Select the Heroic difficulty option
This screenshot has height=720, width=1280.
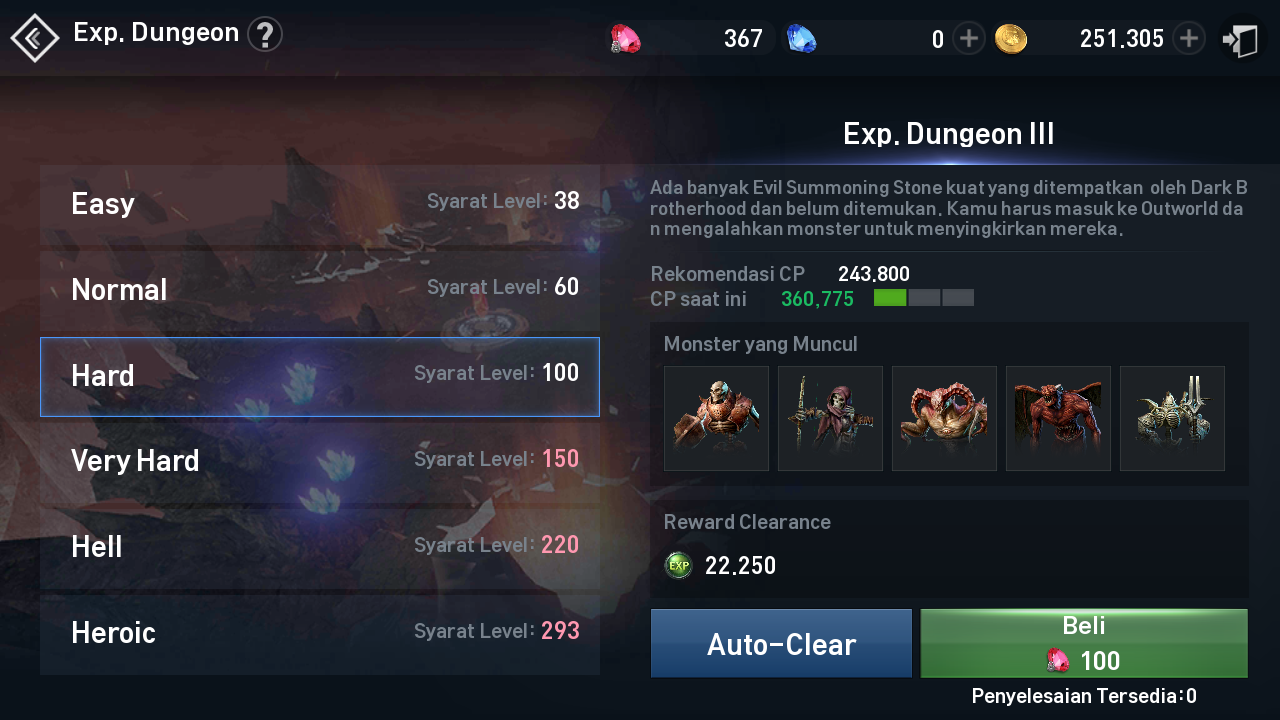click(x=320, y=632)
